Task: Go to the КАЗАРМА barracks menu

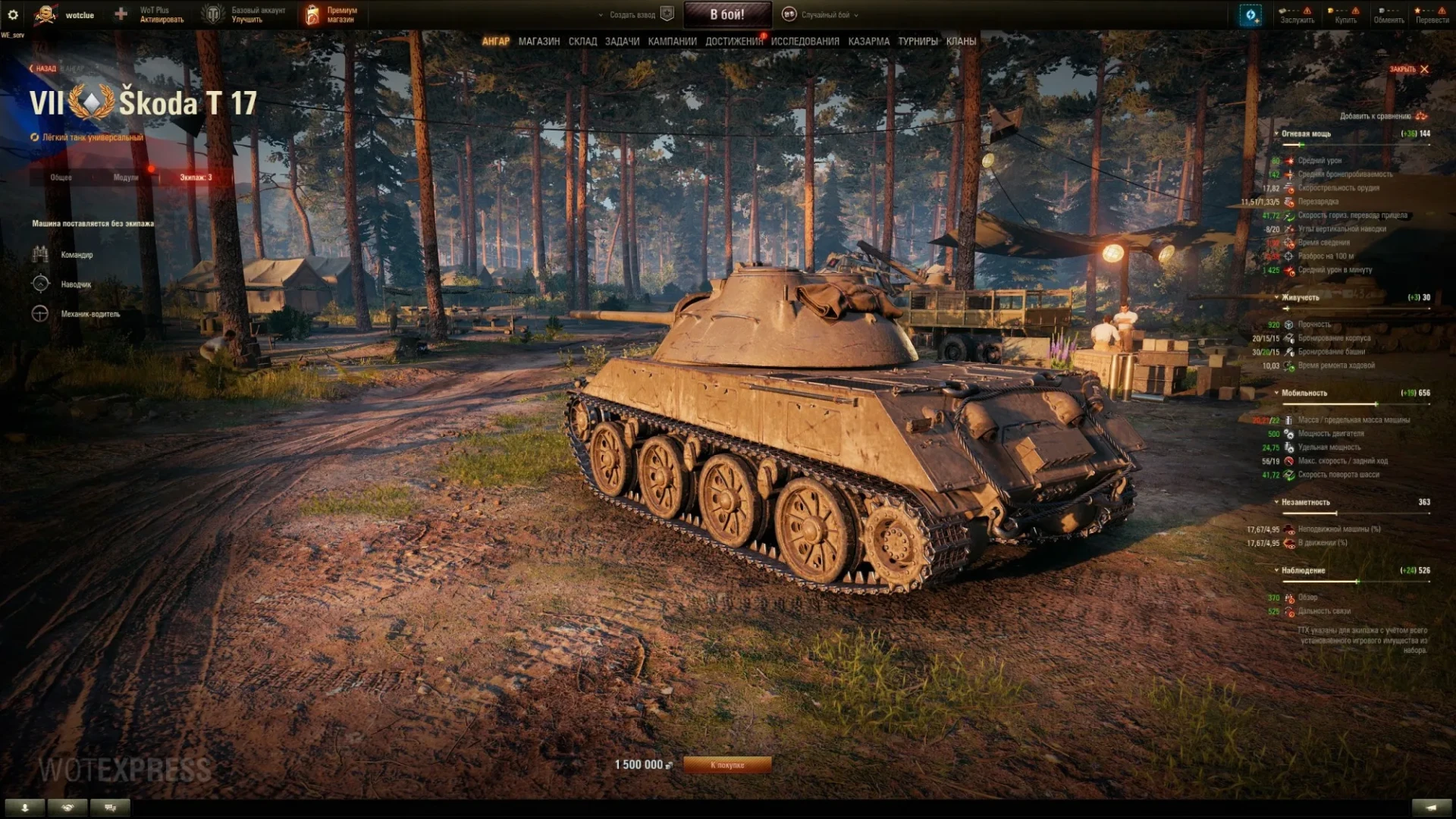Action: (x=868, y=42)
